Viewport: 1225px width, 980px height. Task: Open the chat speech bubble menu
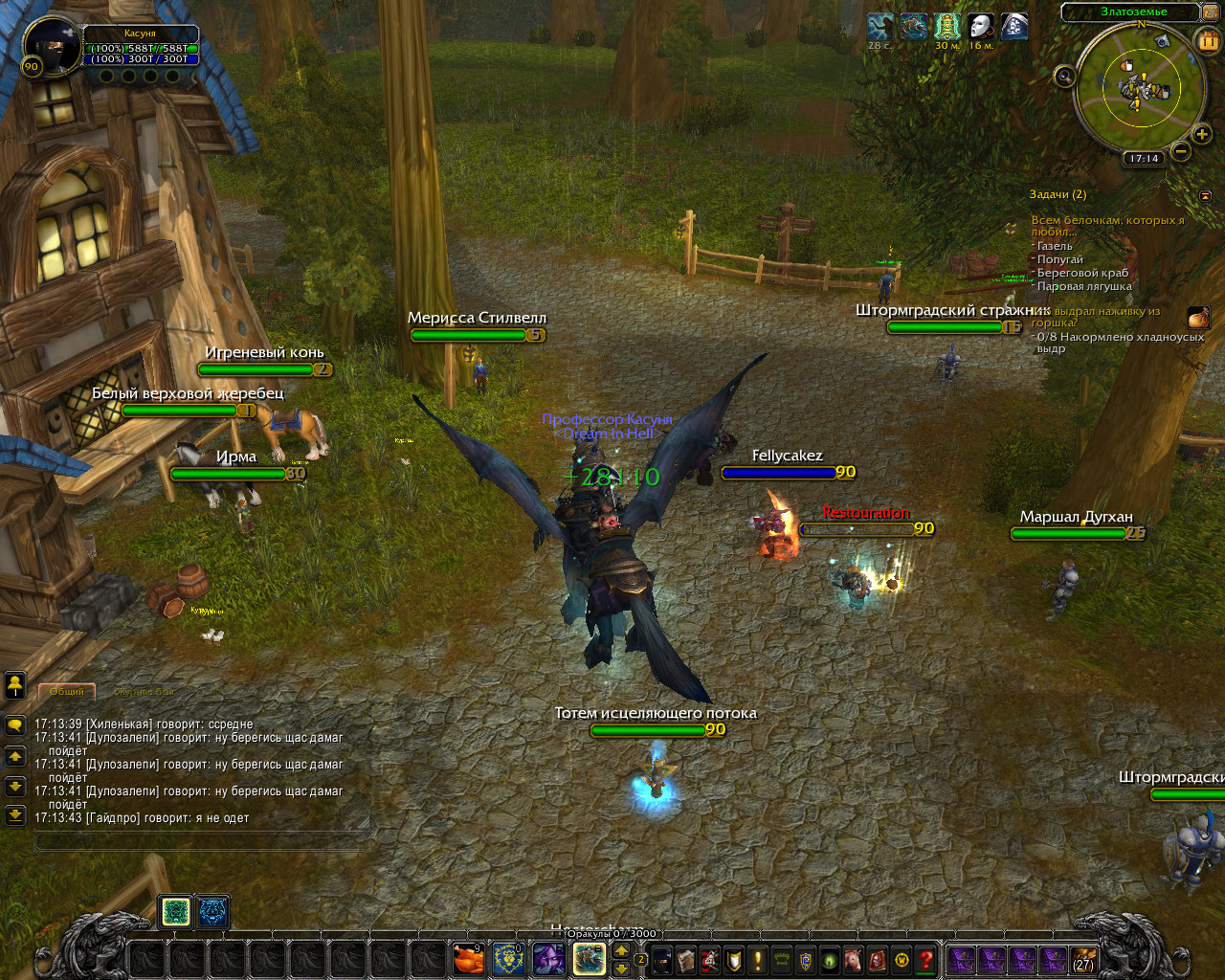point(14,725)
